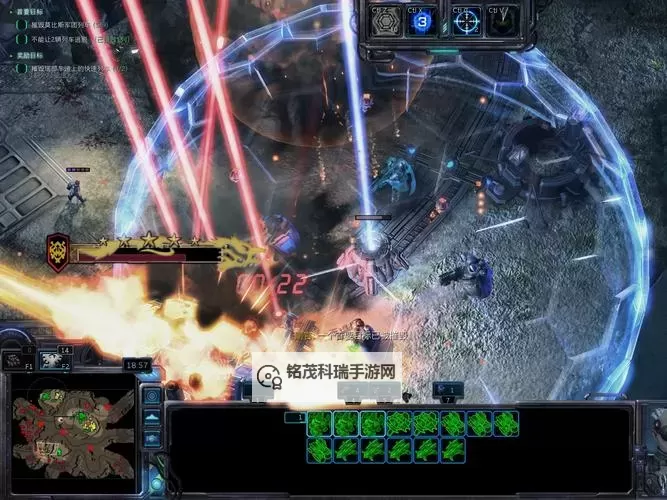Open the selection page 1 tab
This screenshot has height=500, width=667.
(295, 418)
